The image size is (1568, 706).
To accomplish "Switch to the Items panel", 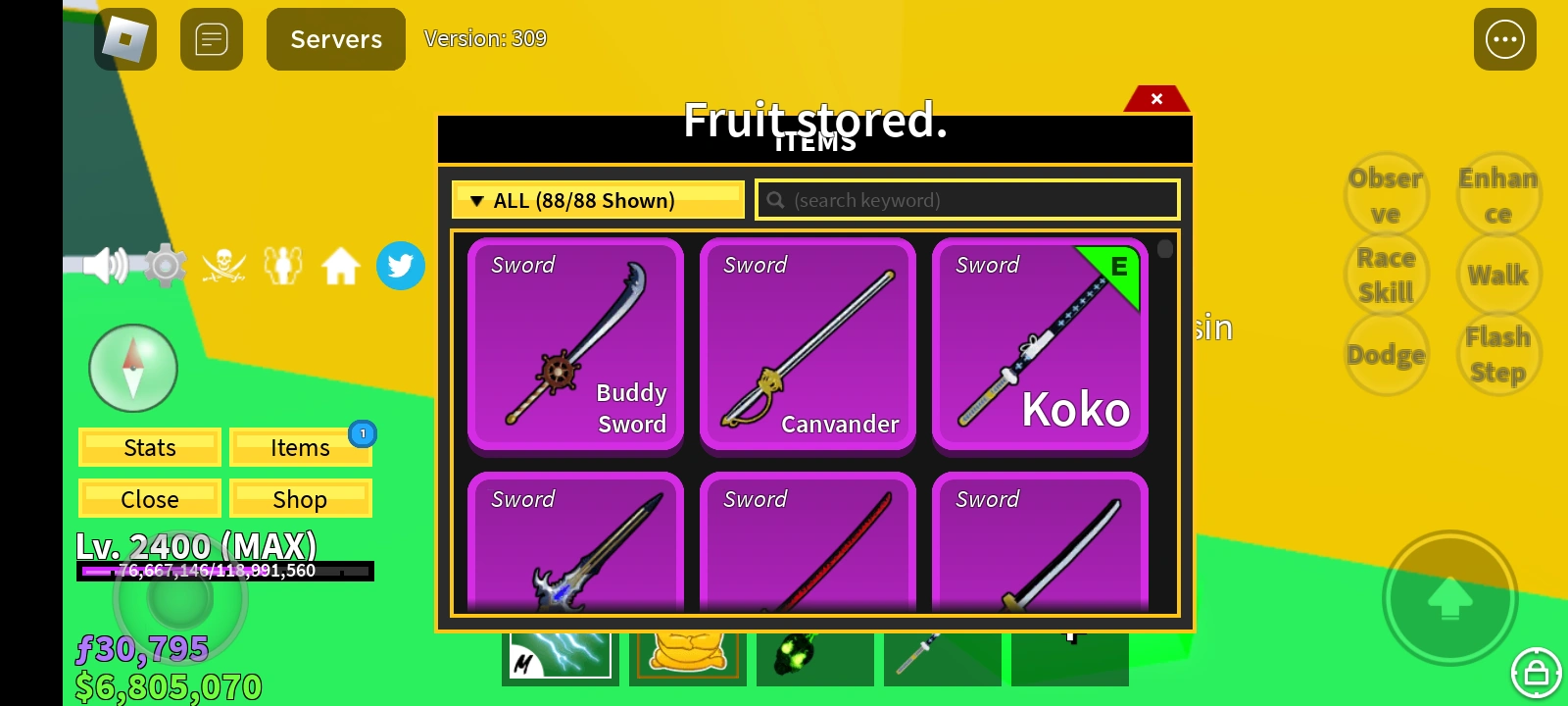I will tap(300, 447).
